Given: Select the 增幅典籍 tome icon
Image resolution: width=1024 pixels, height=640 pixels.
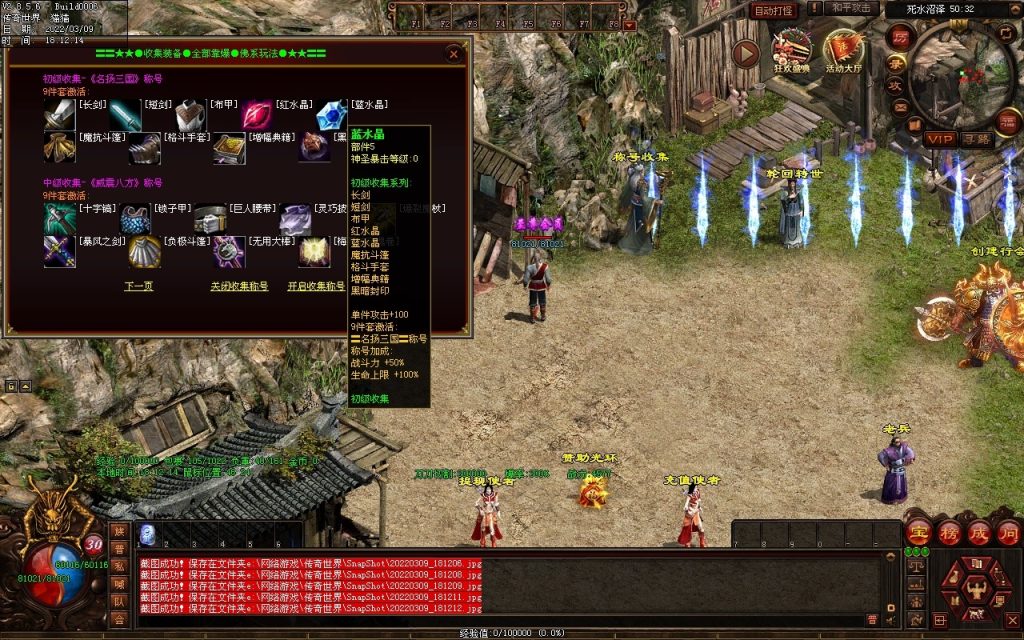Looking at the screenshot, I should tap(227, 148).
